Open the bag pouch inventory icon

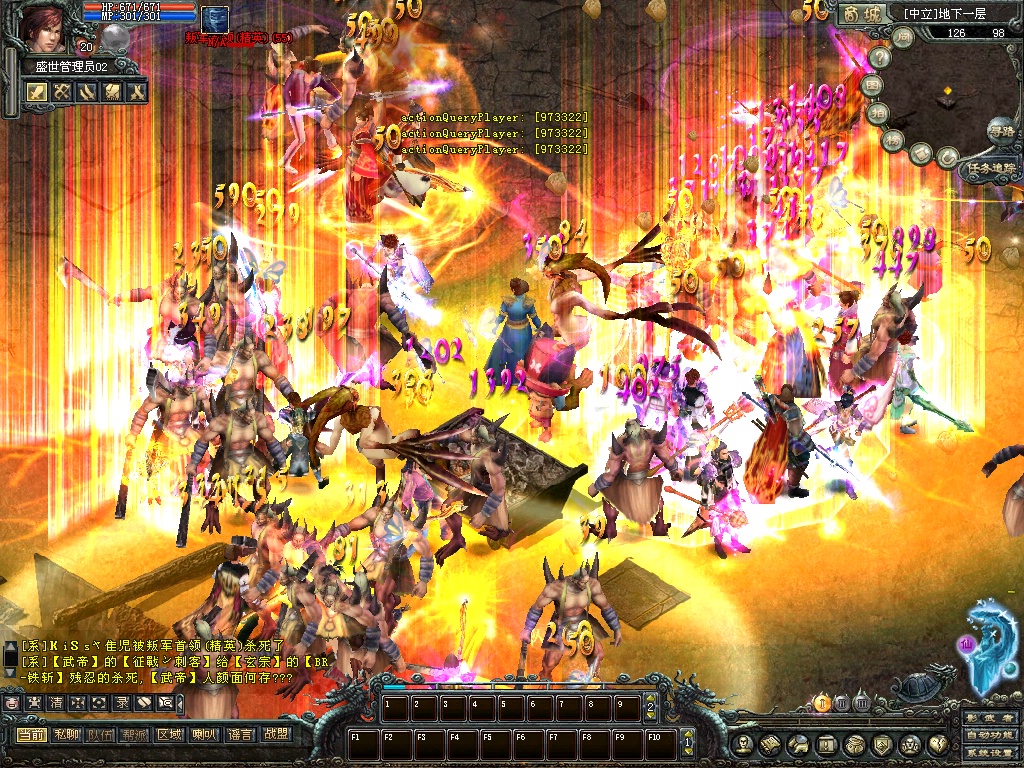[855, 744]
